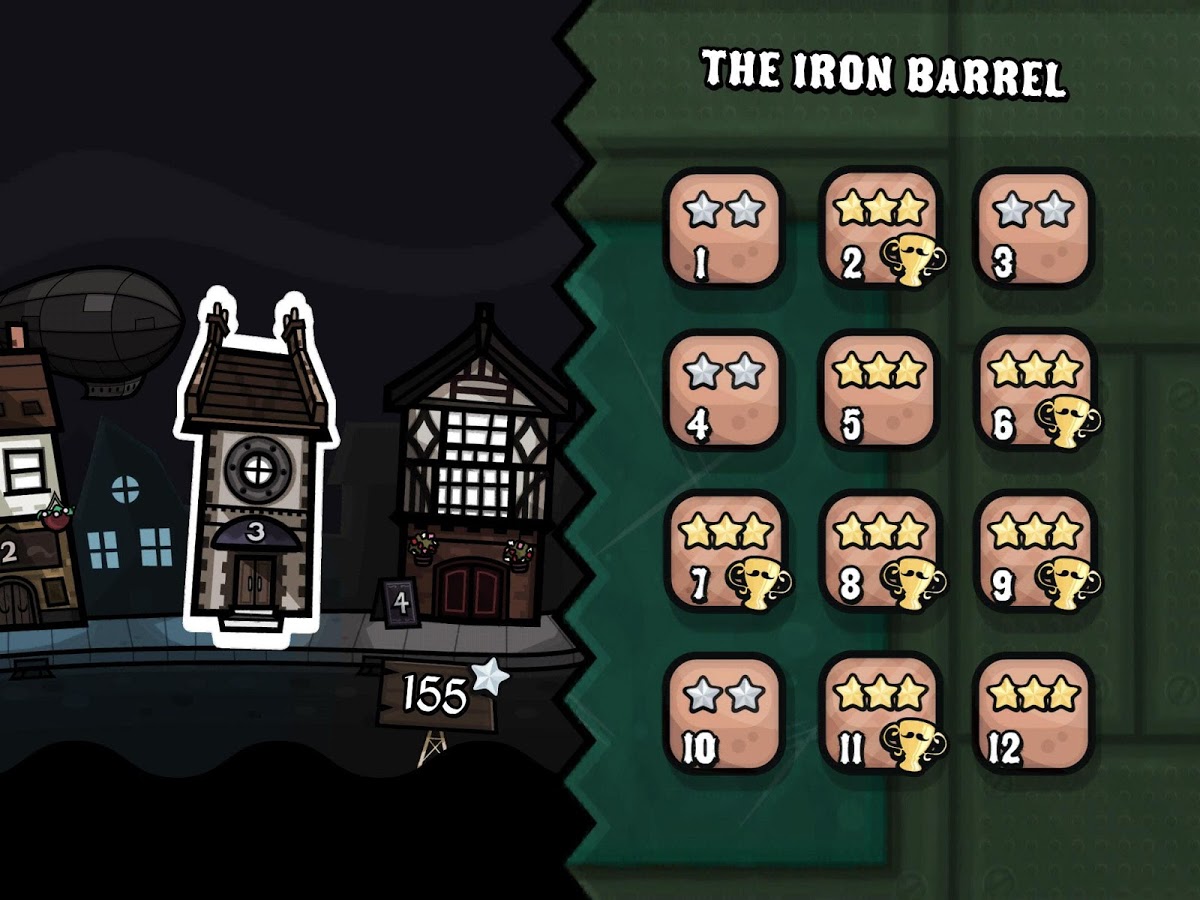Select level 1 tile

(724, 230)
